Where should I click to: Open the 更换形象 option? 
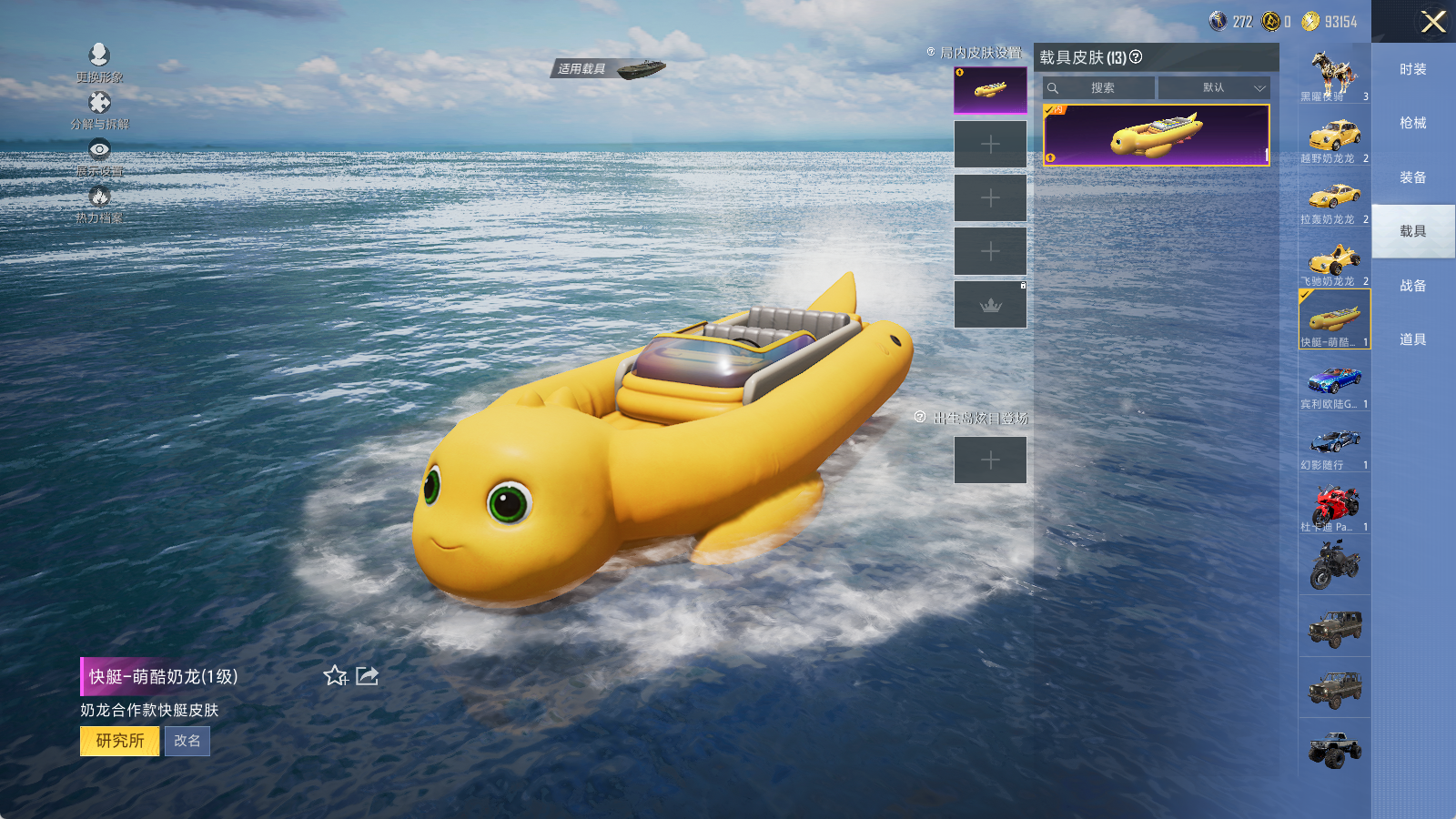coord(99,56)
